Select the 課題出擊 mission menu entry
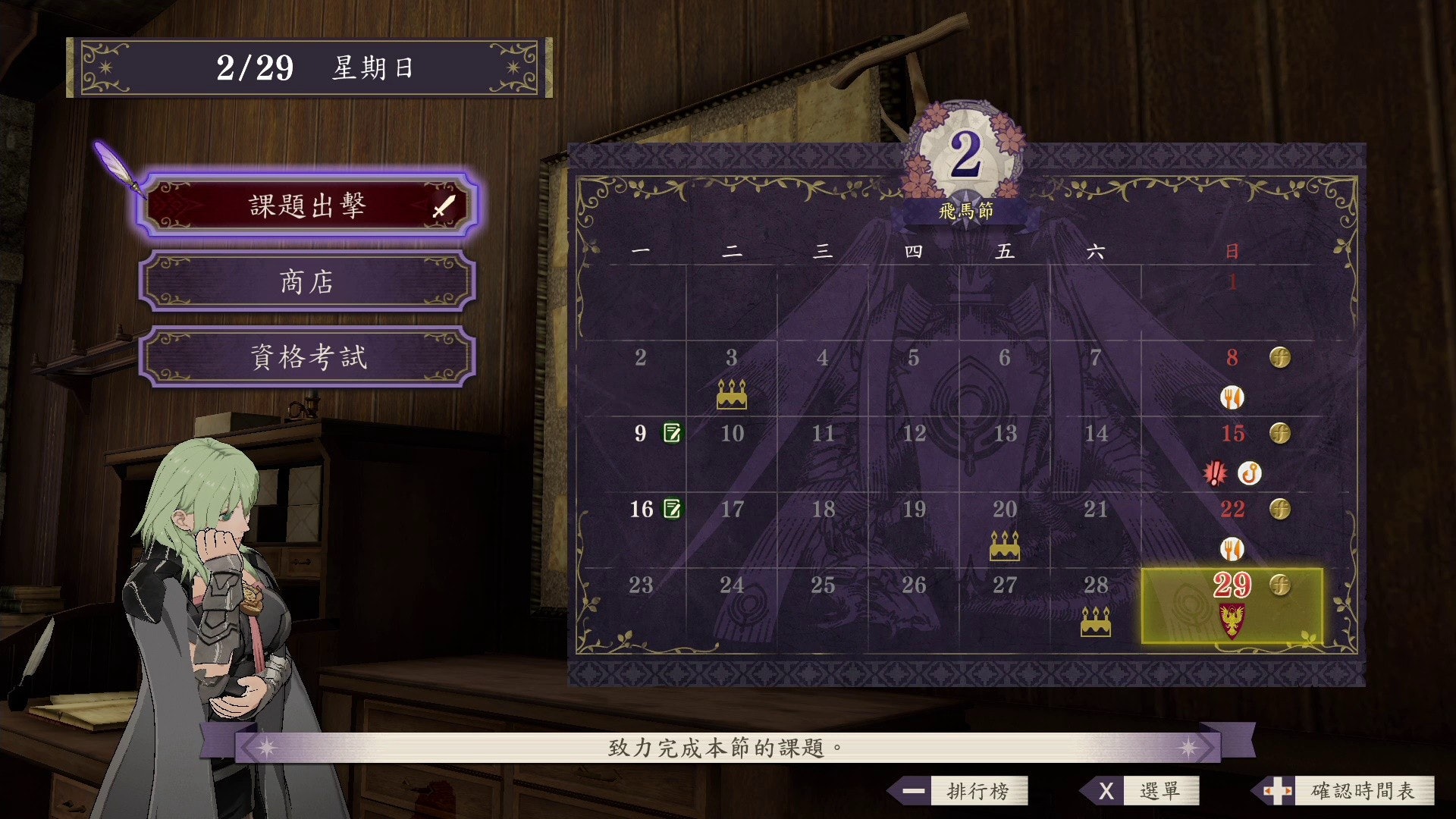This screenshot has height=819, width=1456. pyautogui.click(x=307, y=206)
